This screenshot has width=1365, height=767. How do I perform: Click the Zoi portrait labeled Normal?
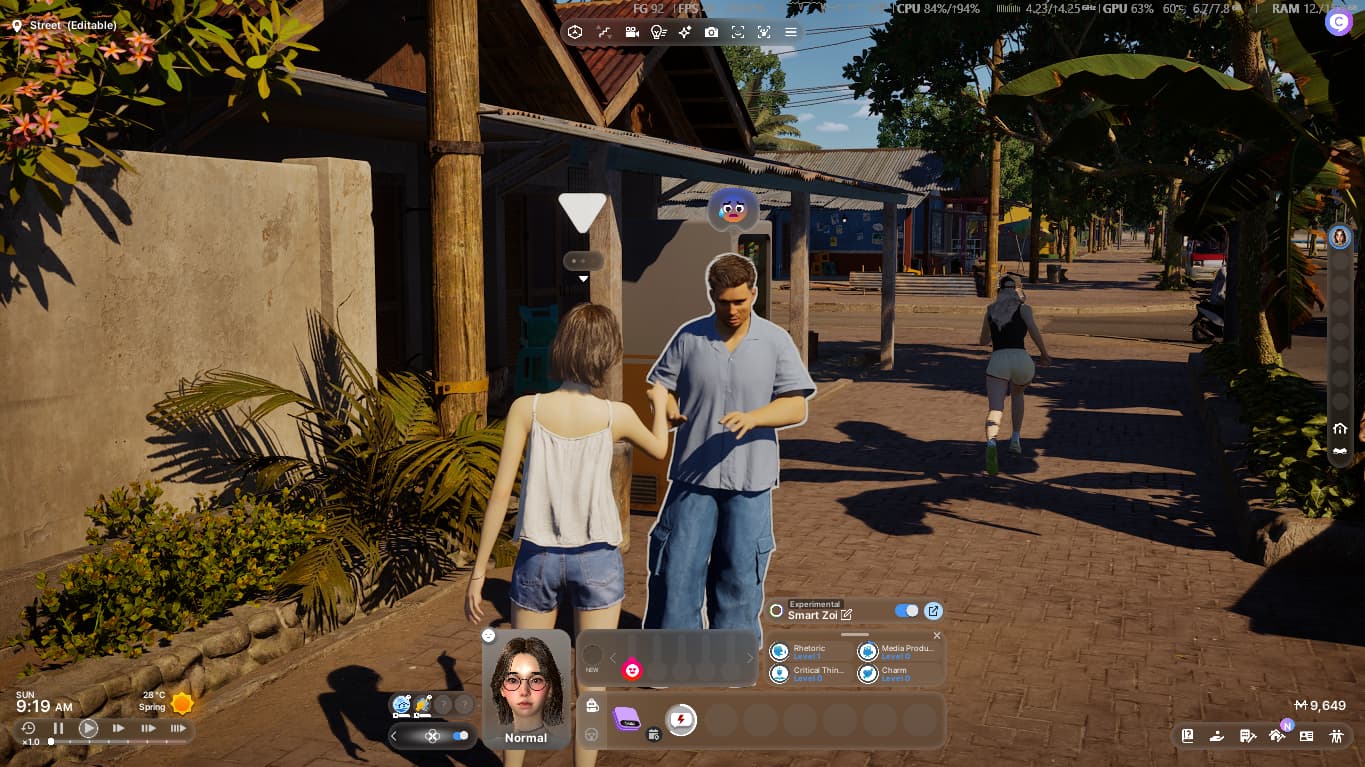click(526, 690)
